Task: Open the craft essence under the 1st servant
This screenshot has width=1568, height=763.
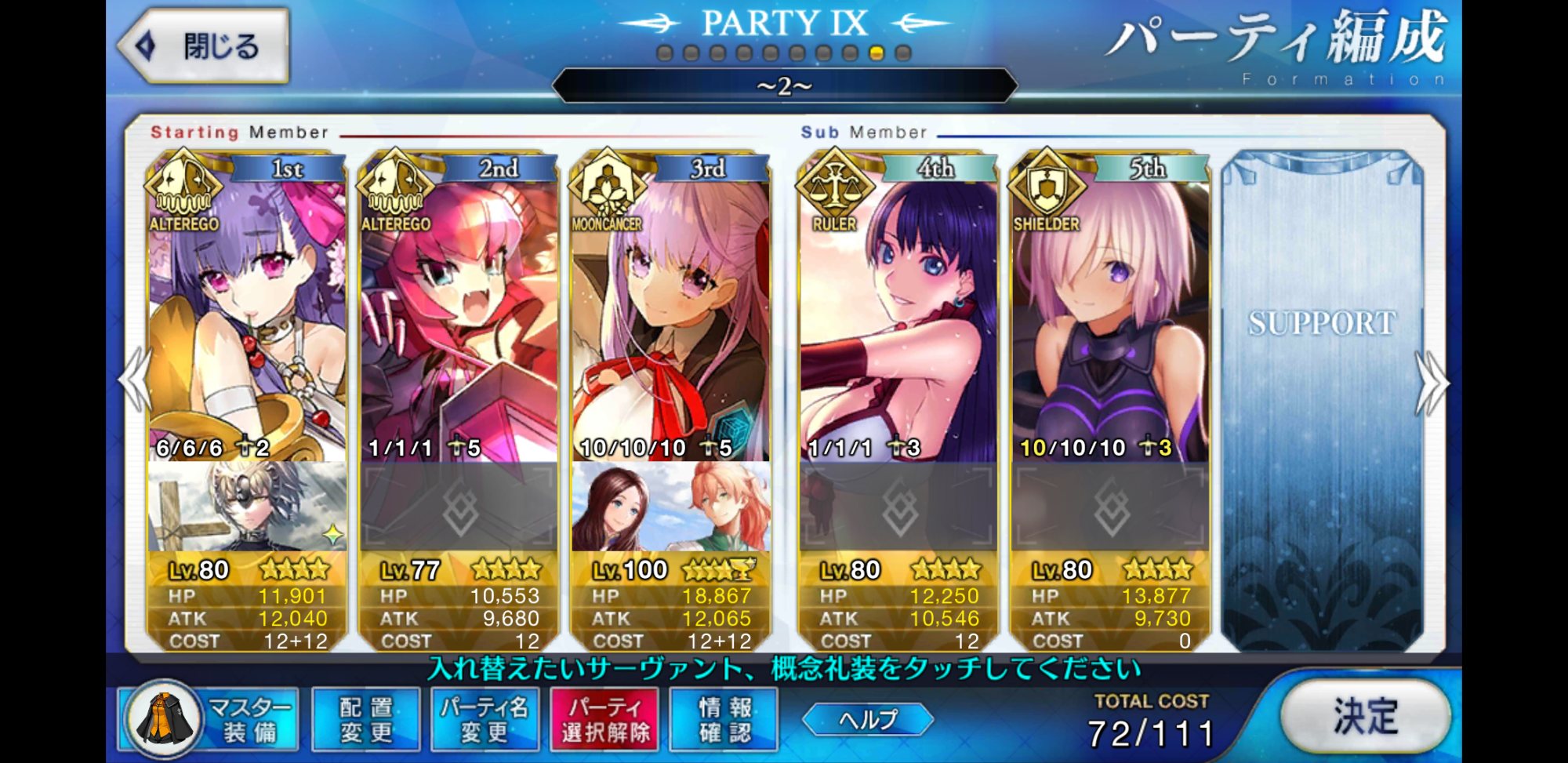Action: (247, 507)
